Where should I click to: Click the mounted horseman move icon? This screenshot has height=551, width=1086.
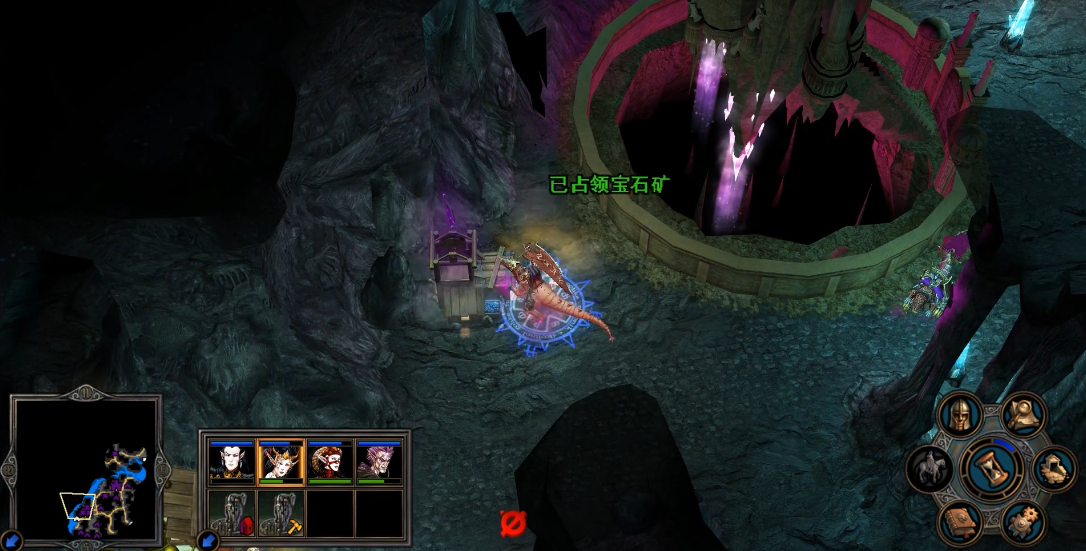coord(930,469)
